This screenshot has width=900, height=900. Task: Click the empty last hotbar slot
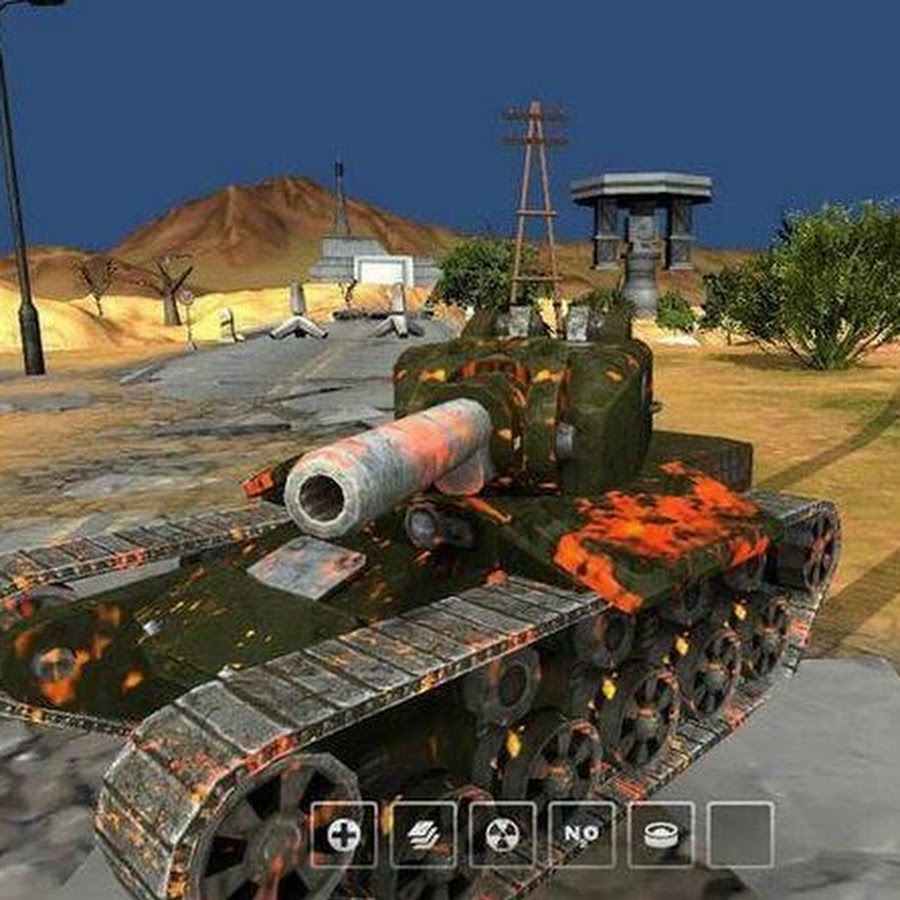[x=740, y=834]
